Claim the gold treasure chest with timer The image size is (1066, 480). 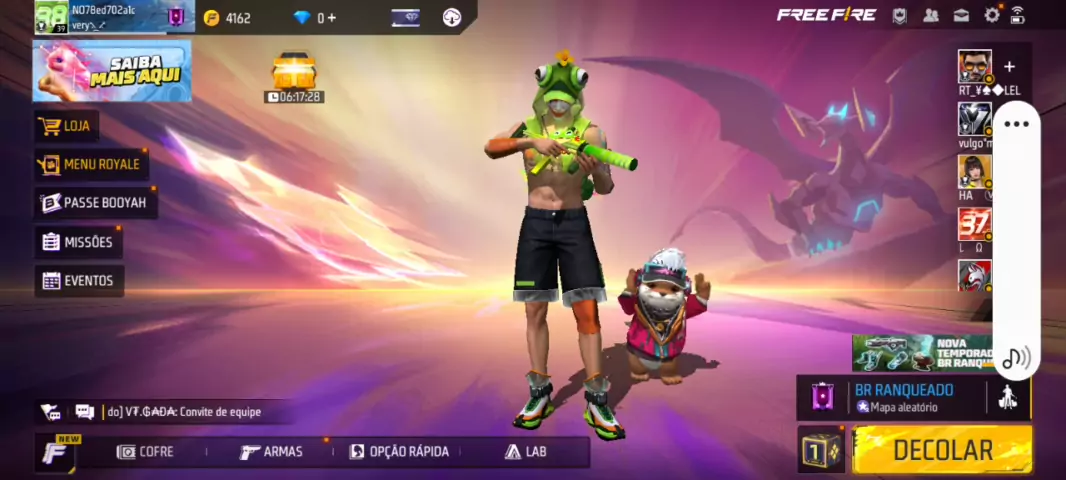click(x=294, y=72)
